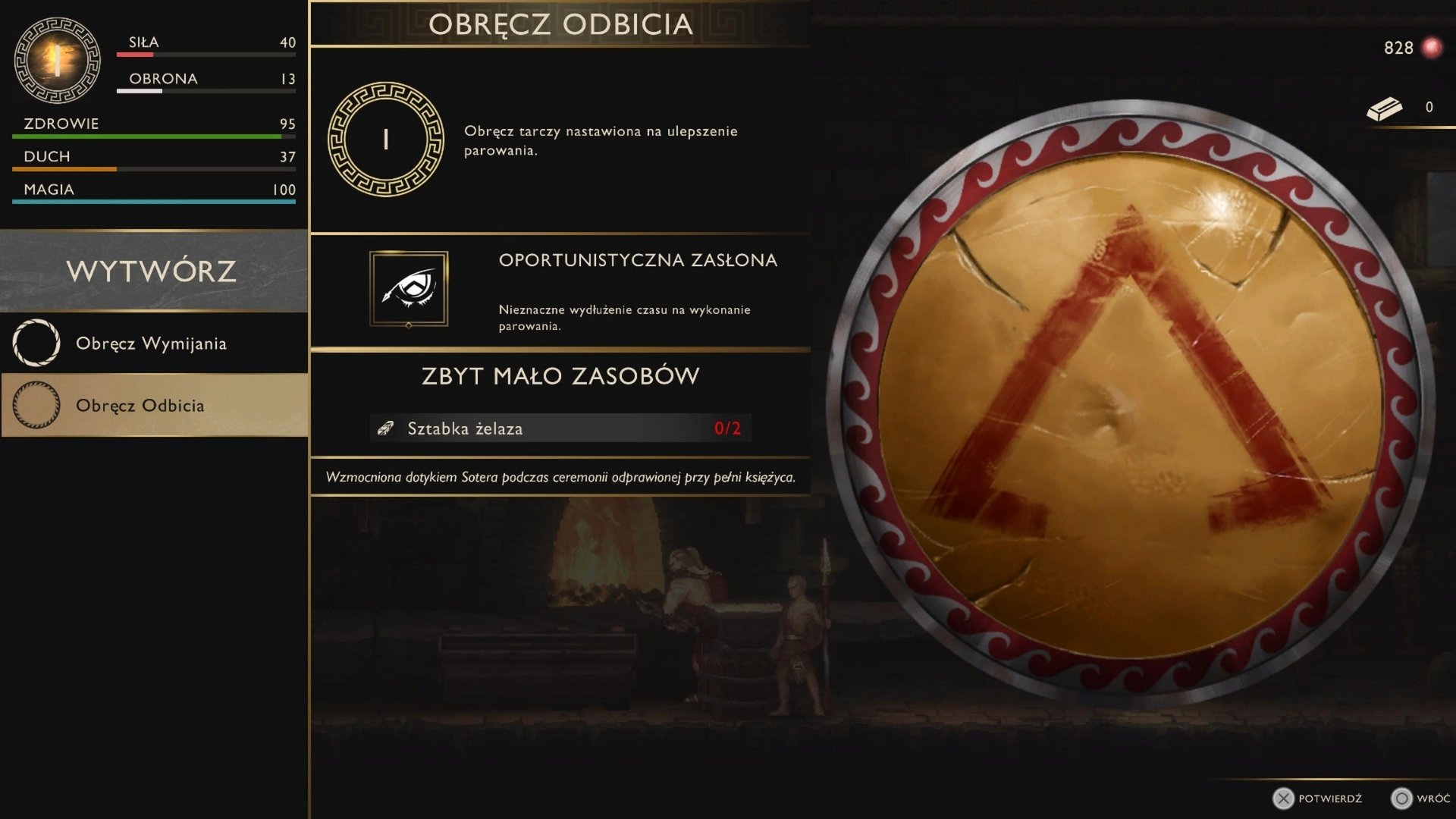Expand the ZBYT MAŁO ZASOBÓW section
1456x819 pixels.
(x=559, y=375)
